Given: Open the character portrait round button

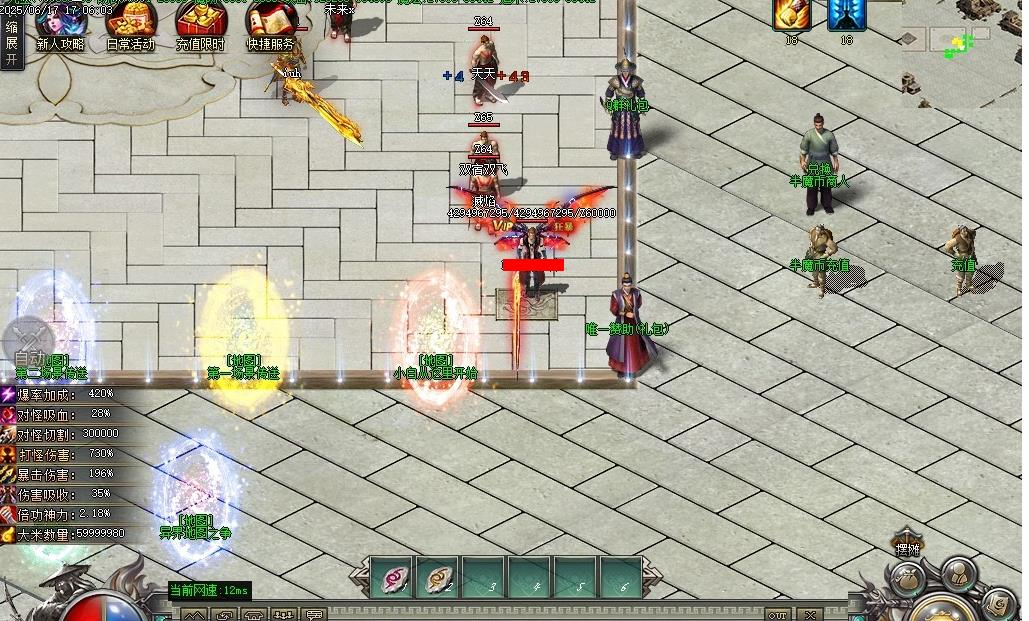Looking at the screenshot, I should click(957, 573).
